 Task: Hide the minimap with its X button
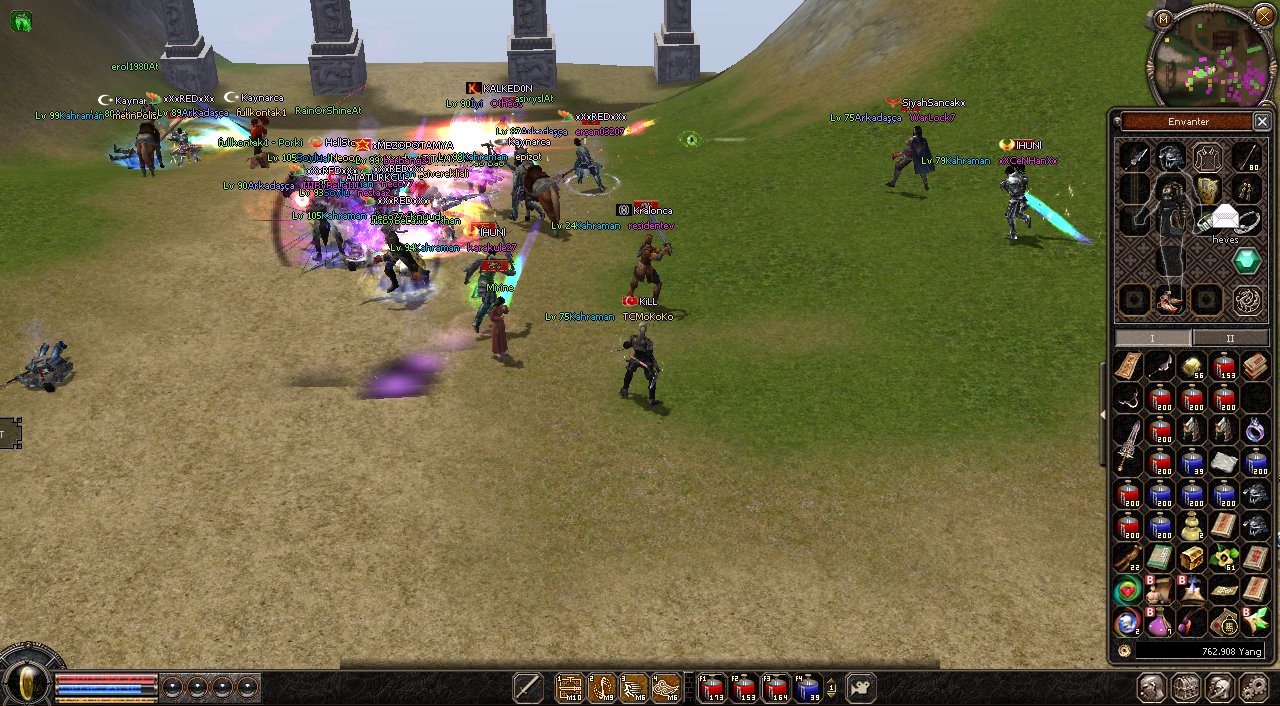1266,14
